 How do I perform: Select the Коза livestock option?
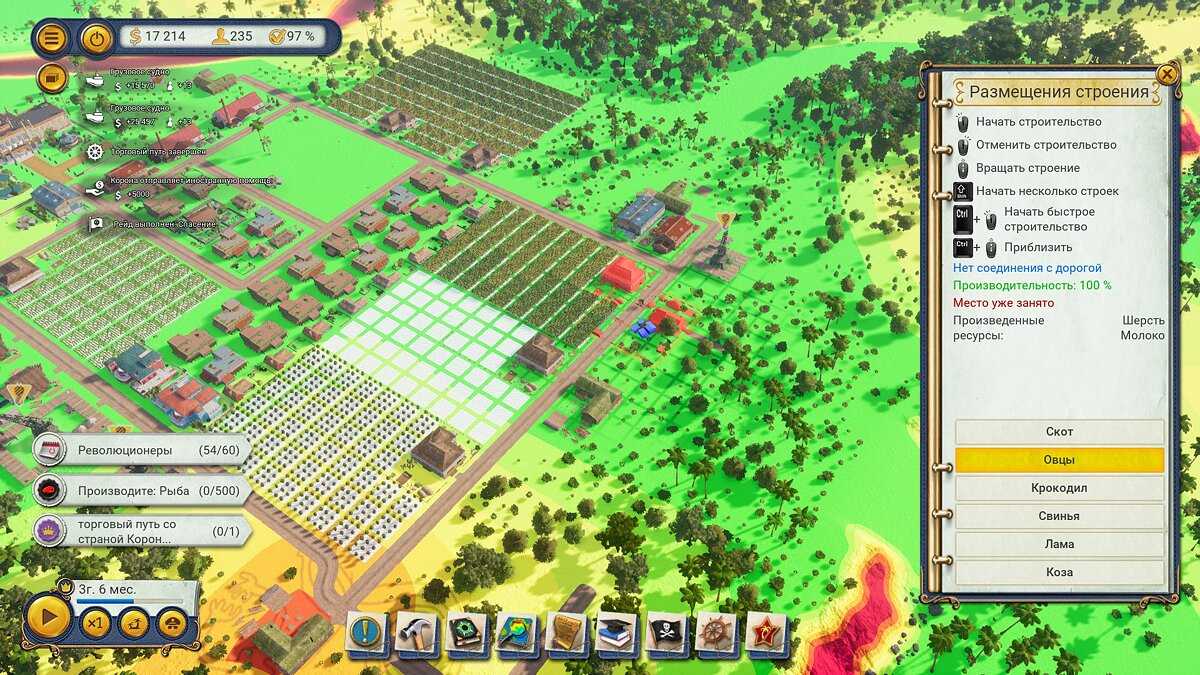click(1059, 572)
